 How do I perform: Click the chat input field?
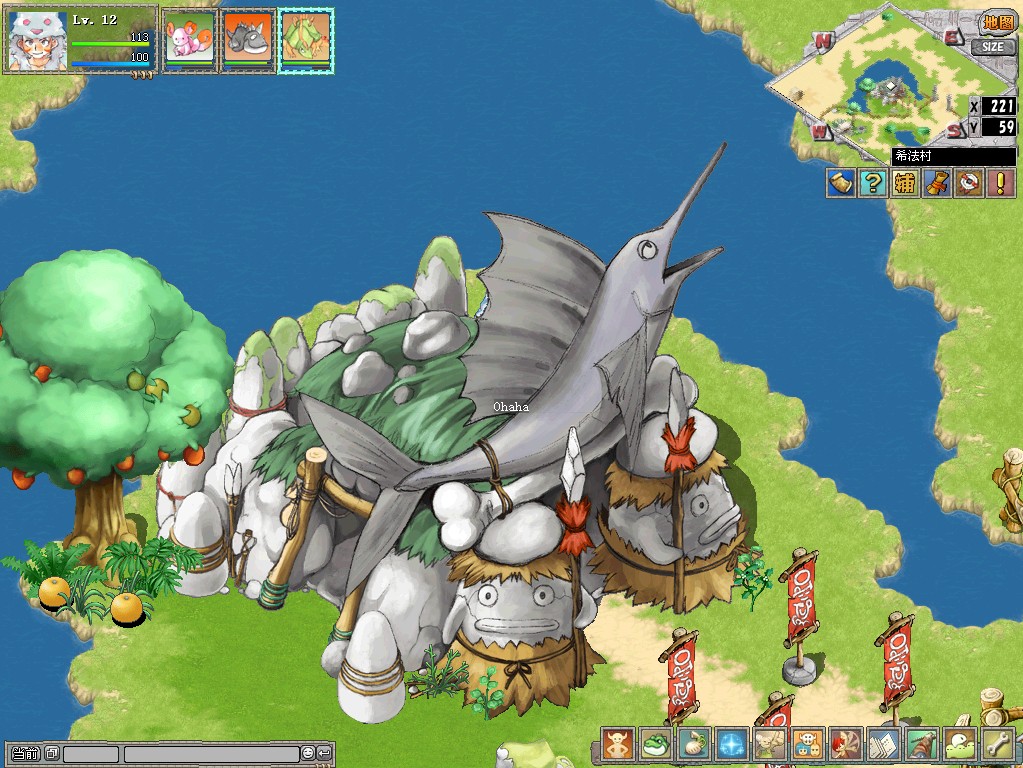(x=210, y=753)
